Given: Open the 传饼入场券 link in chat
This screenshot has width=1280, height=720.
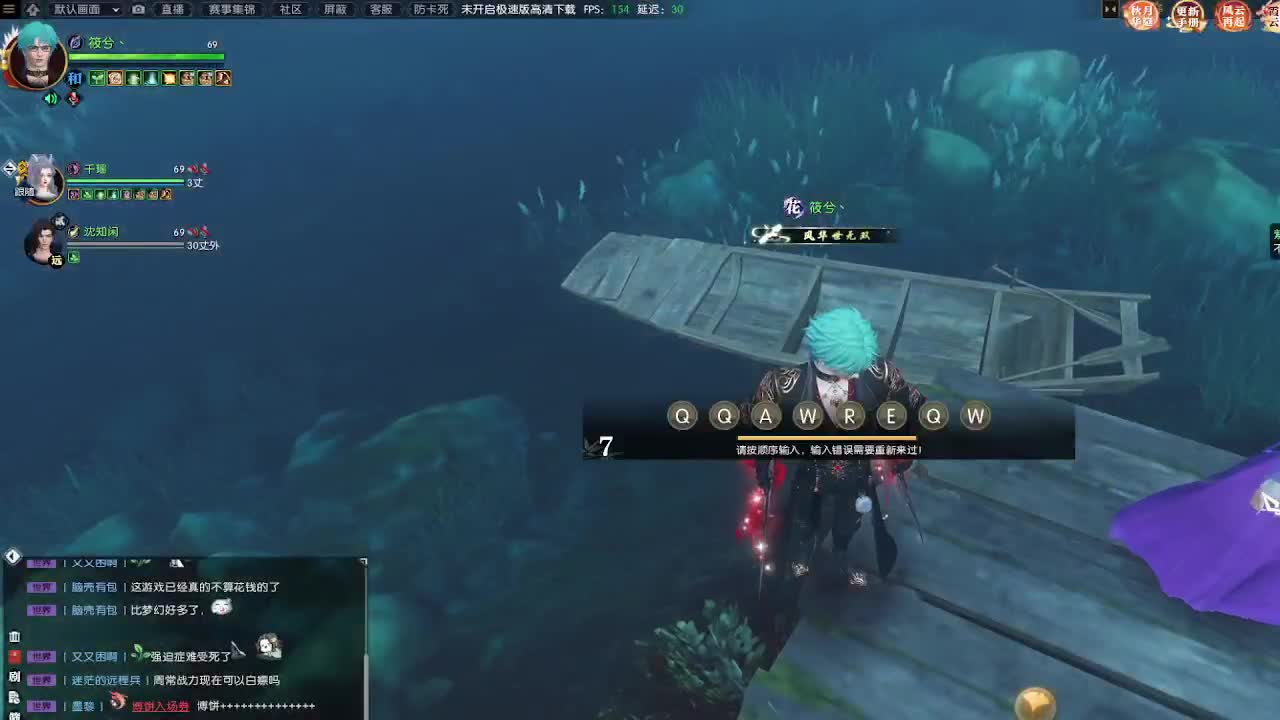Looking at the screenshot, I should click(x=160, y=704).
